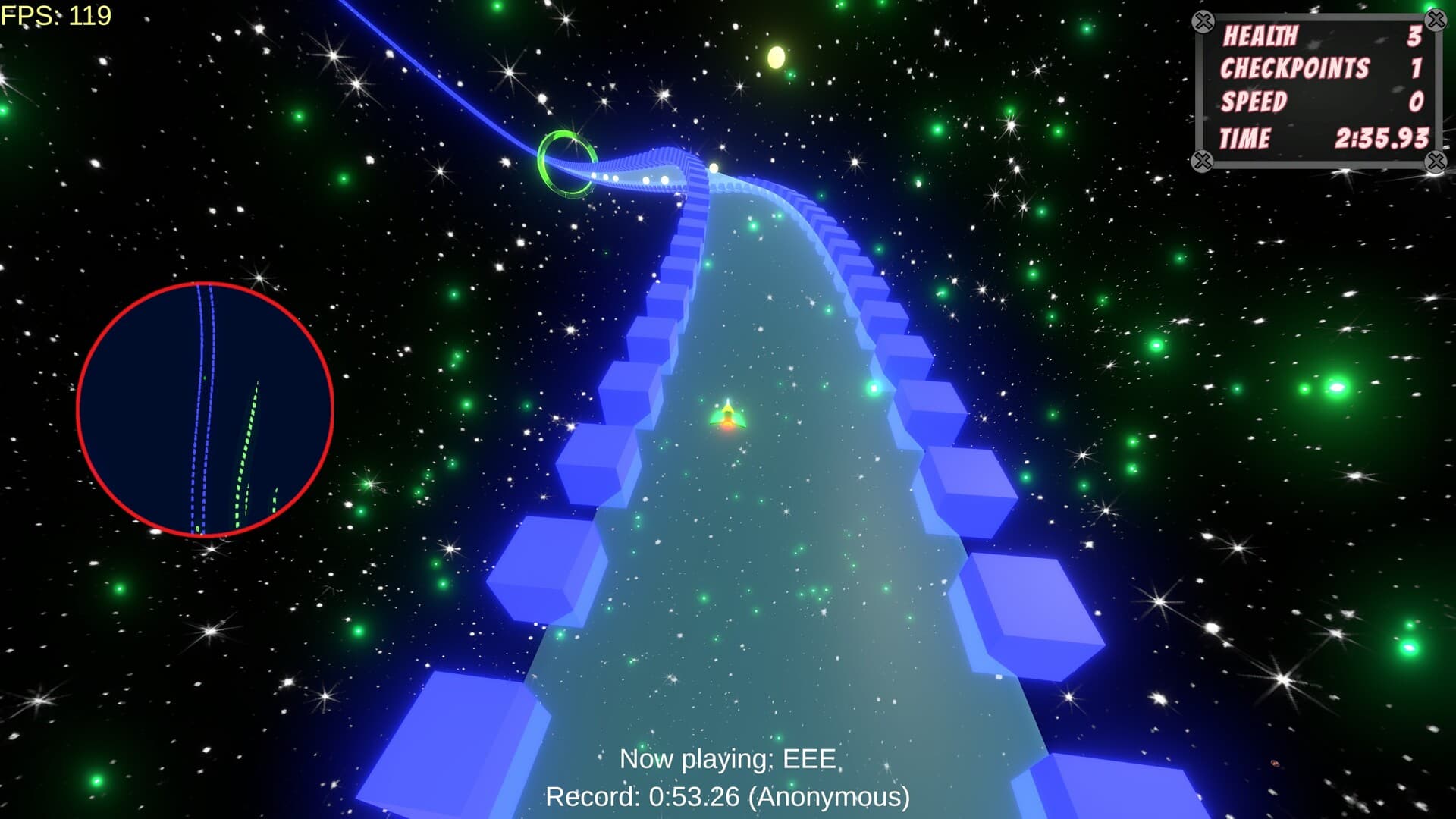Select the Now playing: EEE label
This screenshot has width=1456, height=819.
[726, 757]
